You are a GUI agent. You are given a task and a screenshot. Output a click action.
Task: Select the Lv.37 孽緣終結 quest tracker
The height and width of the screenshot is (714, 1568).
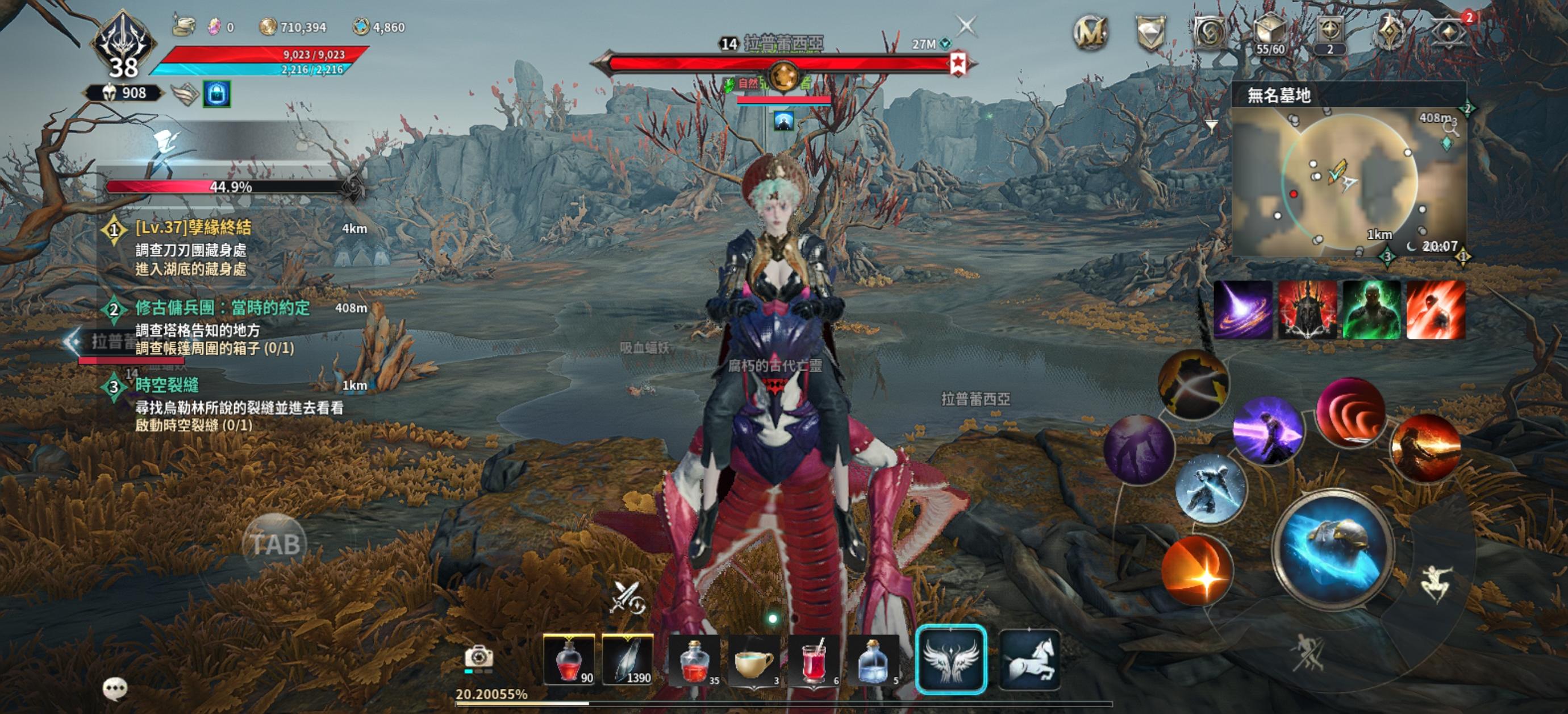[x=193, y=228]
